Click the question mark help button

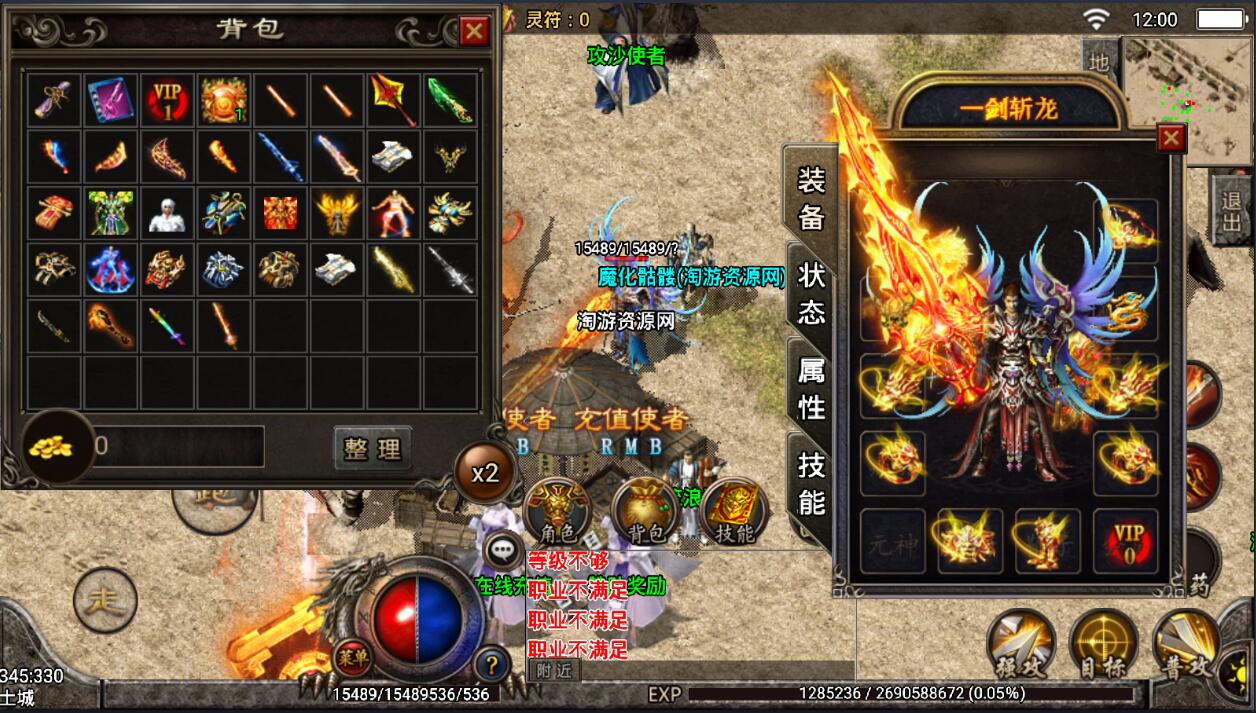tap(491, 663)
